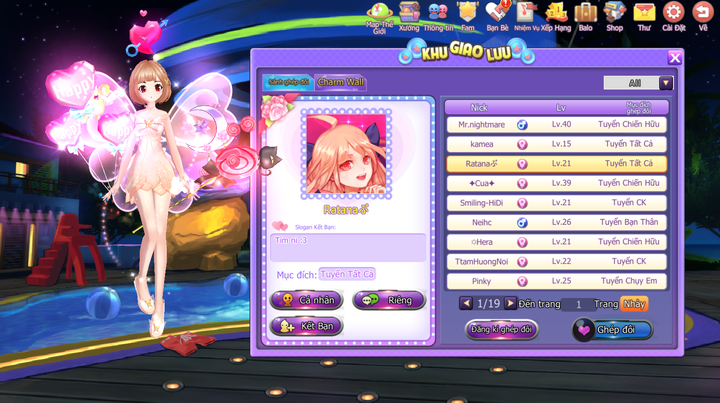Choose player Pinky in the list
Viewport: 720px width, 403px height.
click(x=556, y=281)
